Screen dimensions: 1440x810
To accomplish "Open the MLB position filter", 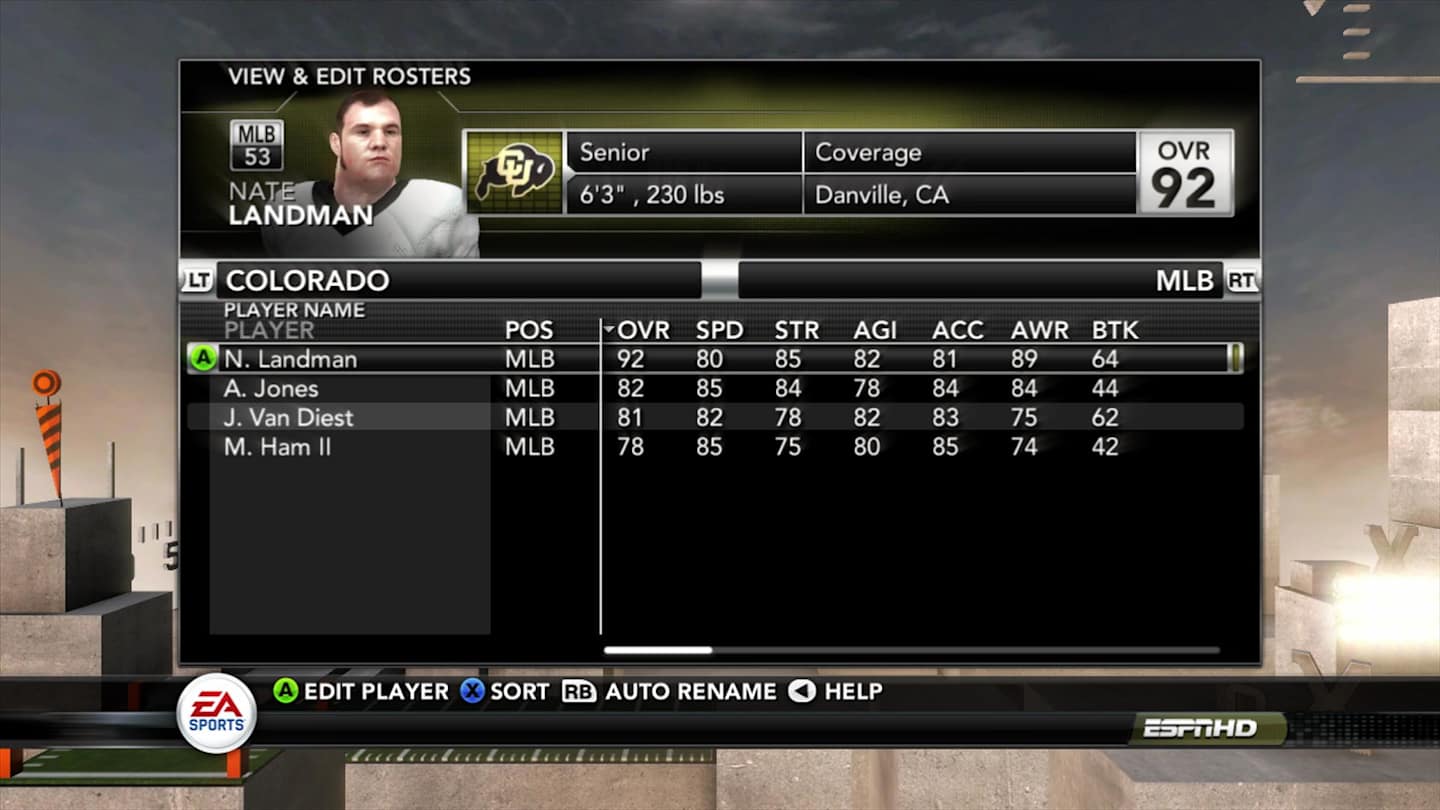I will [1183, 281].
